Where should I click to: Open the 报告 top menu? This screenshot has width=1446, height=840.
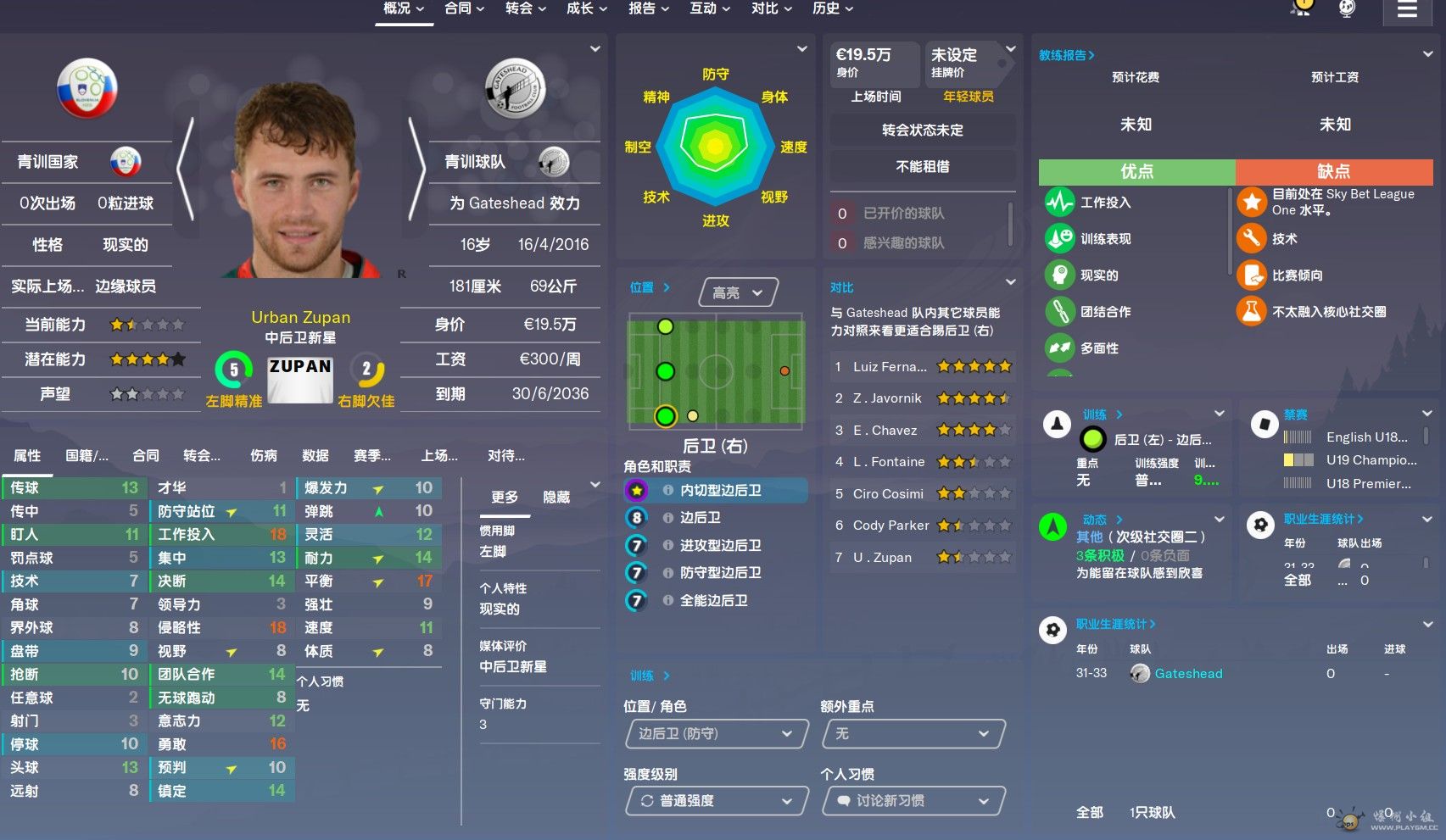(x=648, y=8)
